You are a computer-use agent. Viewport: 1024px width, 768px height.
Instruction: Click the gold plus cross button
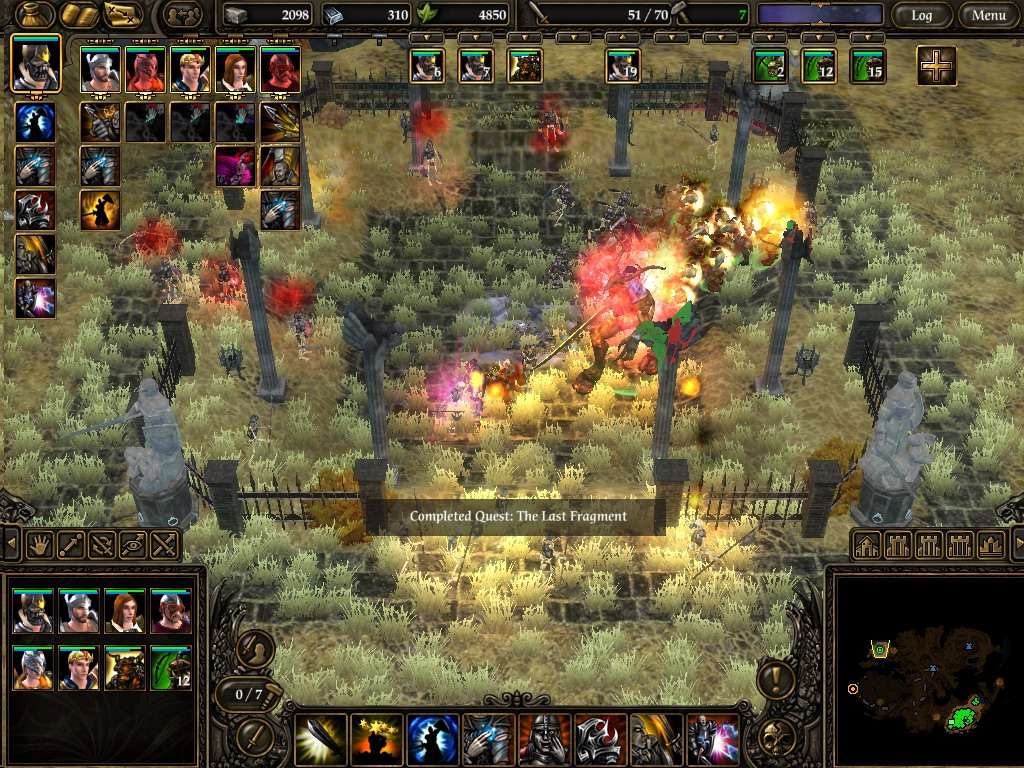[x=936, y=66]
